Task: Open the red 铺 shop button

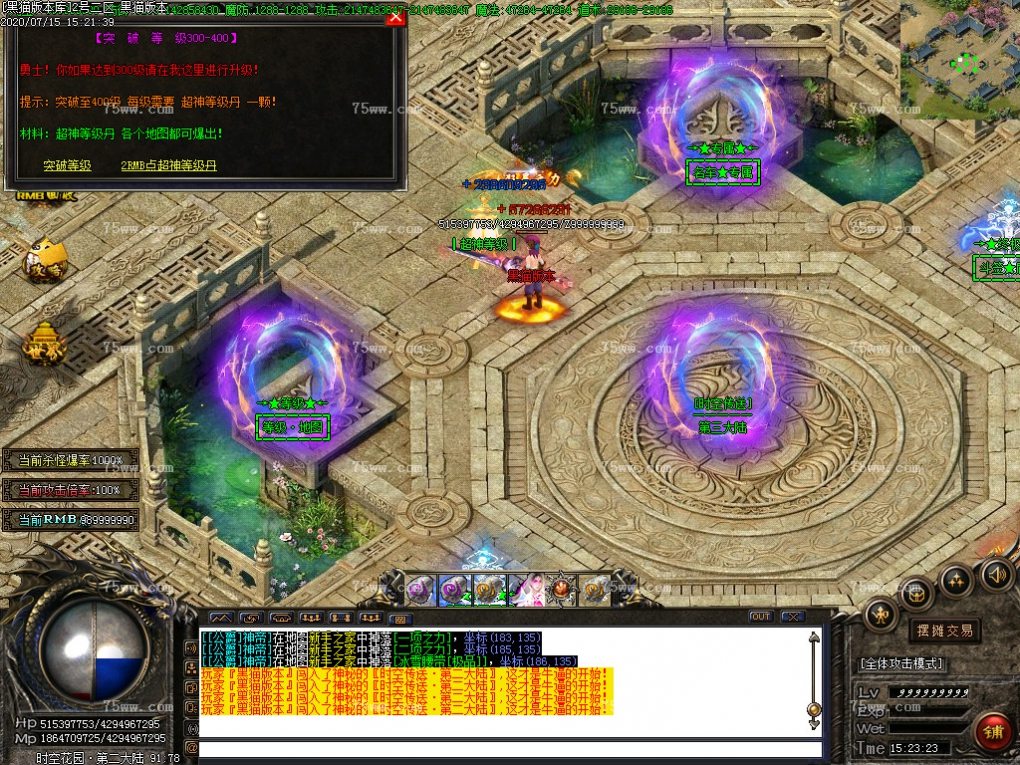Action: tap(993, 731)
